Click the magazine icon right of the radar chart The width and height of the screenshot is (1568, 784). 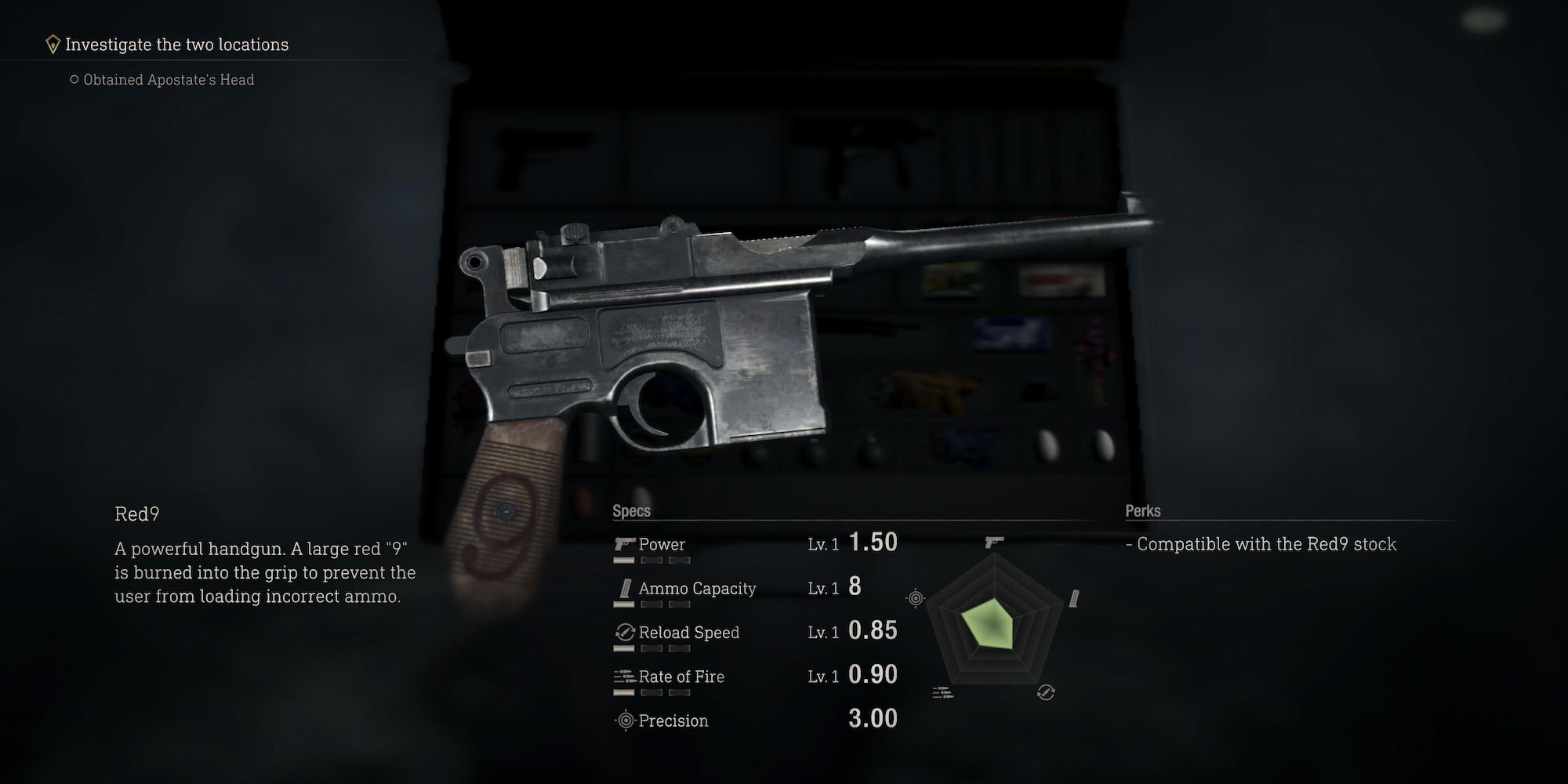[1074, 600]
